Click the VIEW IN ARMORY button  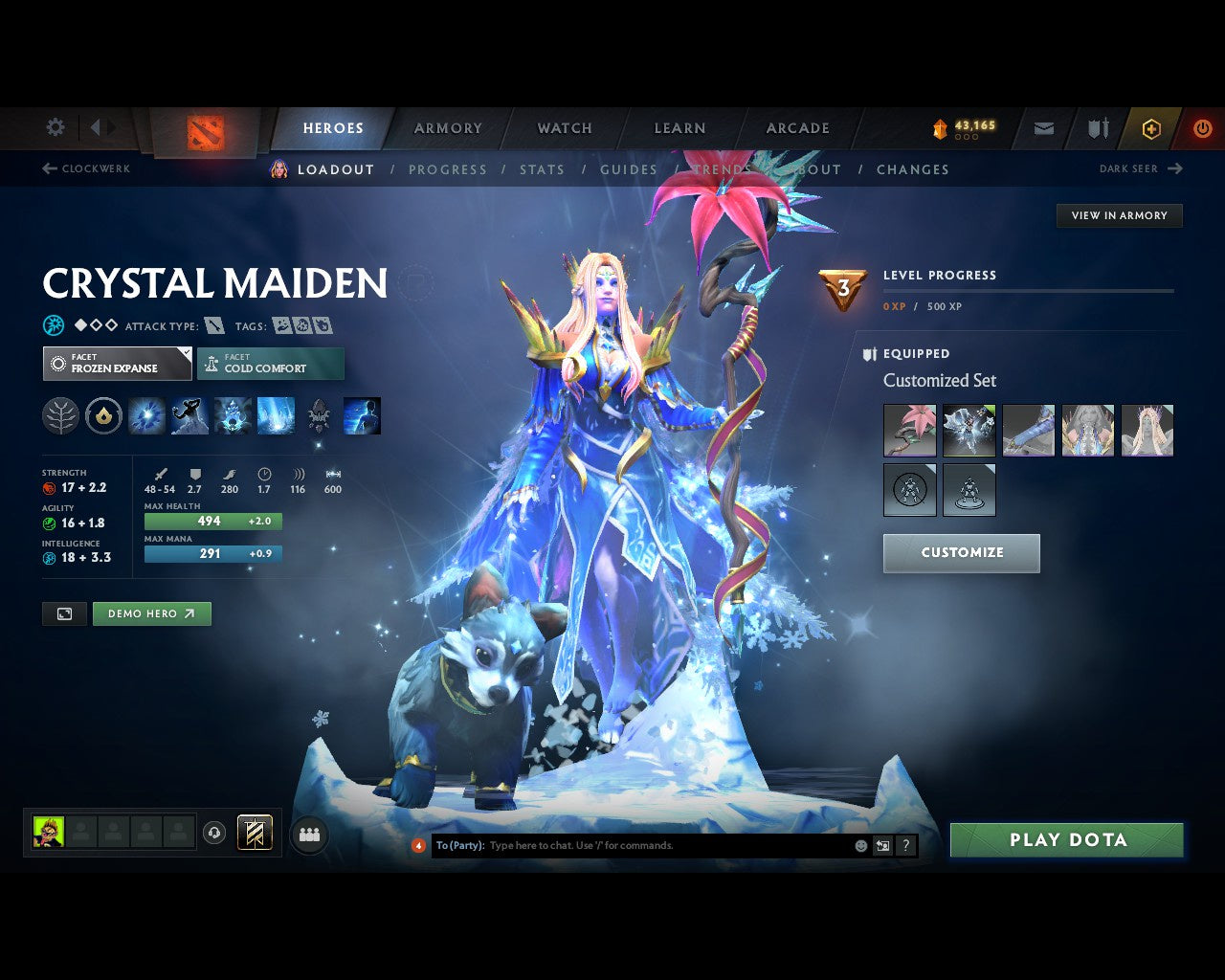tap(1119, 215)
